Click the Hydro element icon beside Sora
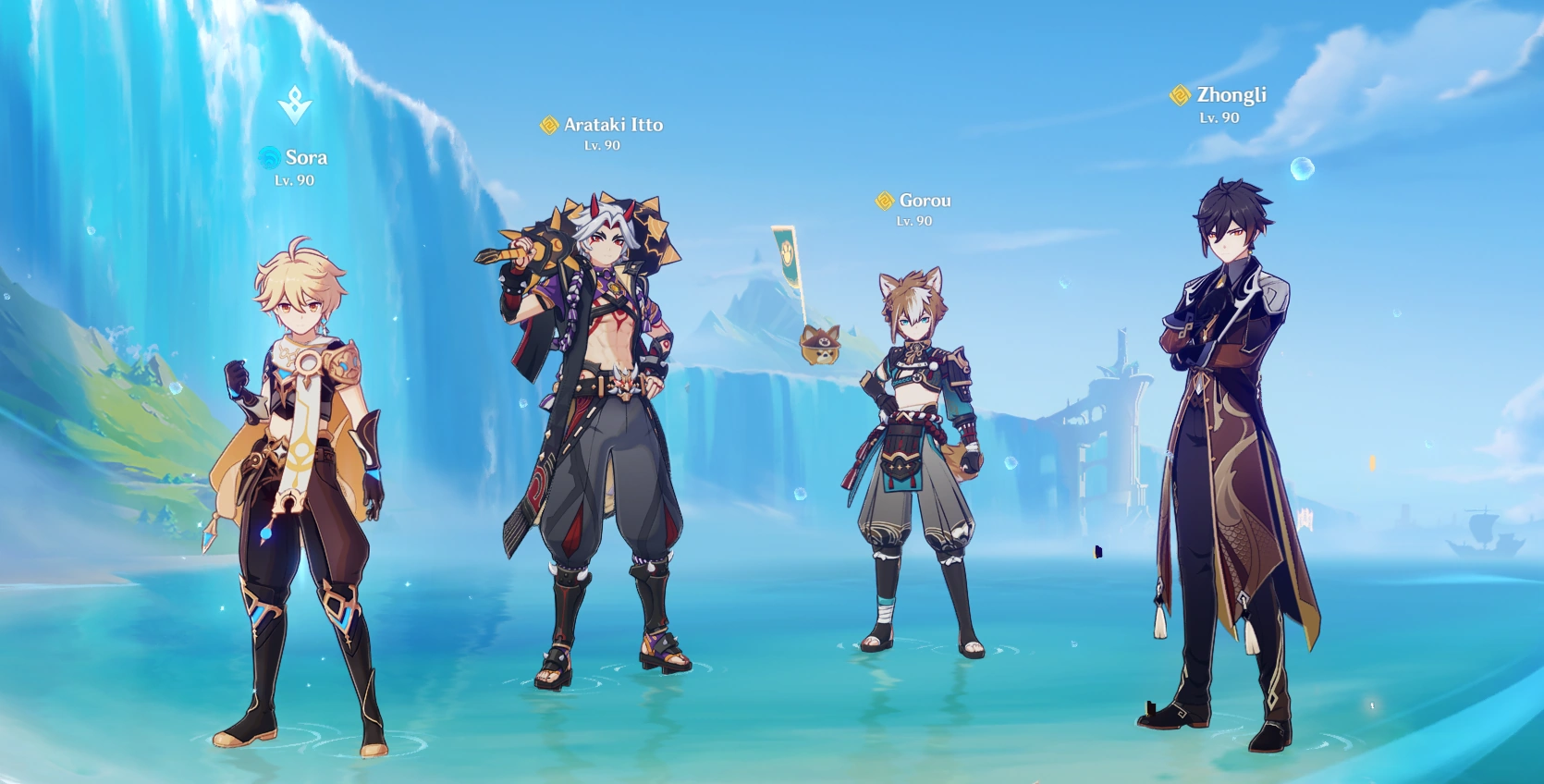The width and height of the screenshot is (1544, 784). coord(270,158)
